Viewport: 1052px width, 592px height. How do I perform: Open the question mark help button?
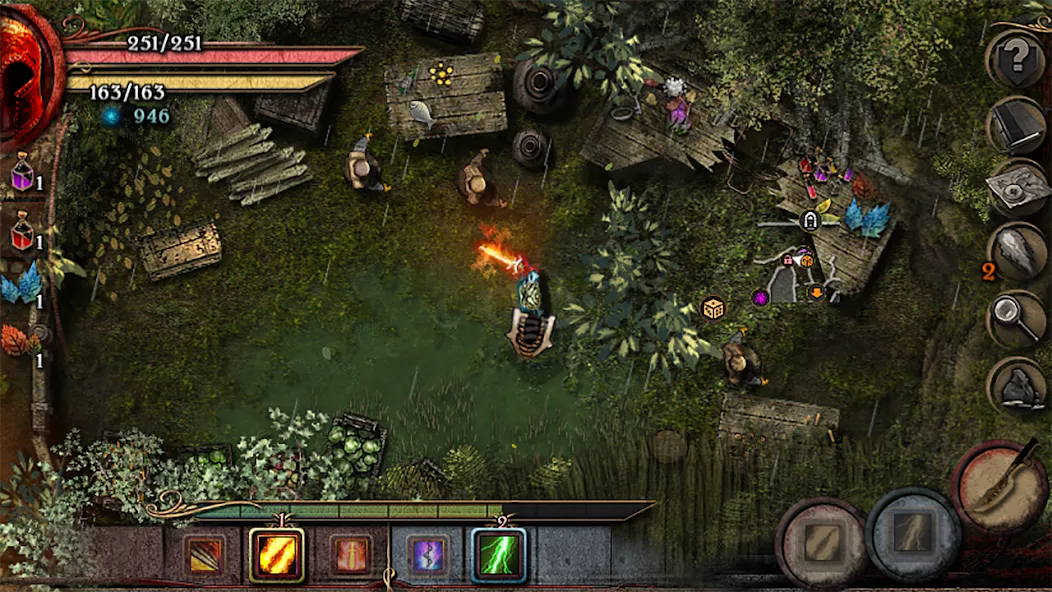[1017, 59]
